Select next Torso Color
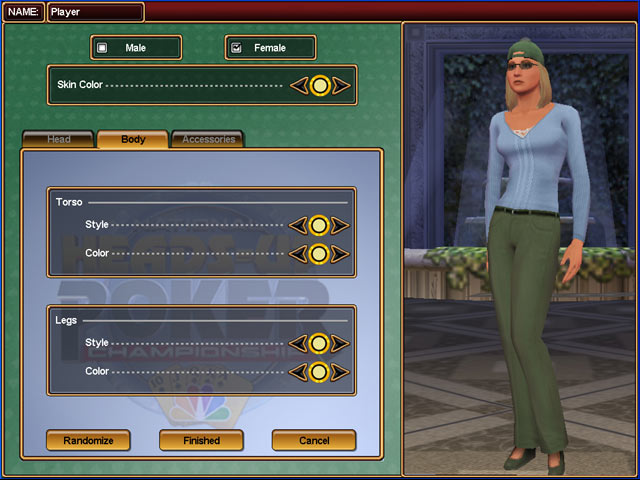 pyautogui.click(x=341, y=254)
